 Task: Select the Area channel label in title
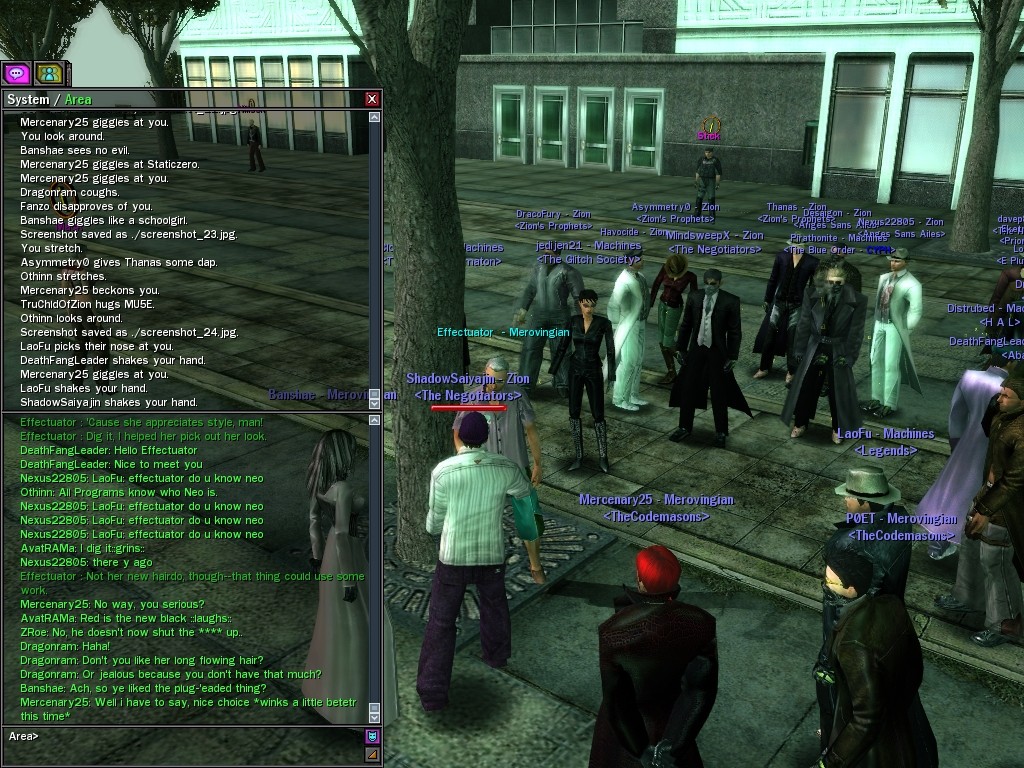point(78,99)
